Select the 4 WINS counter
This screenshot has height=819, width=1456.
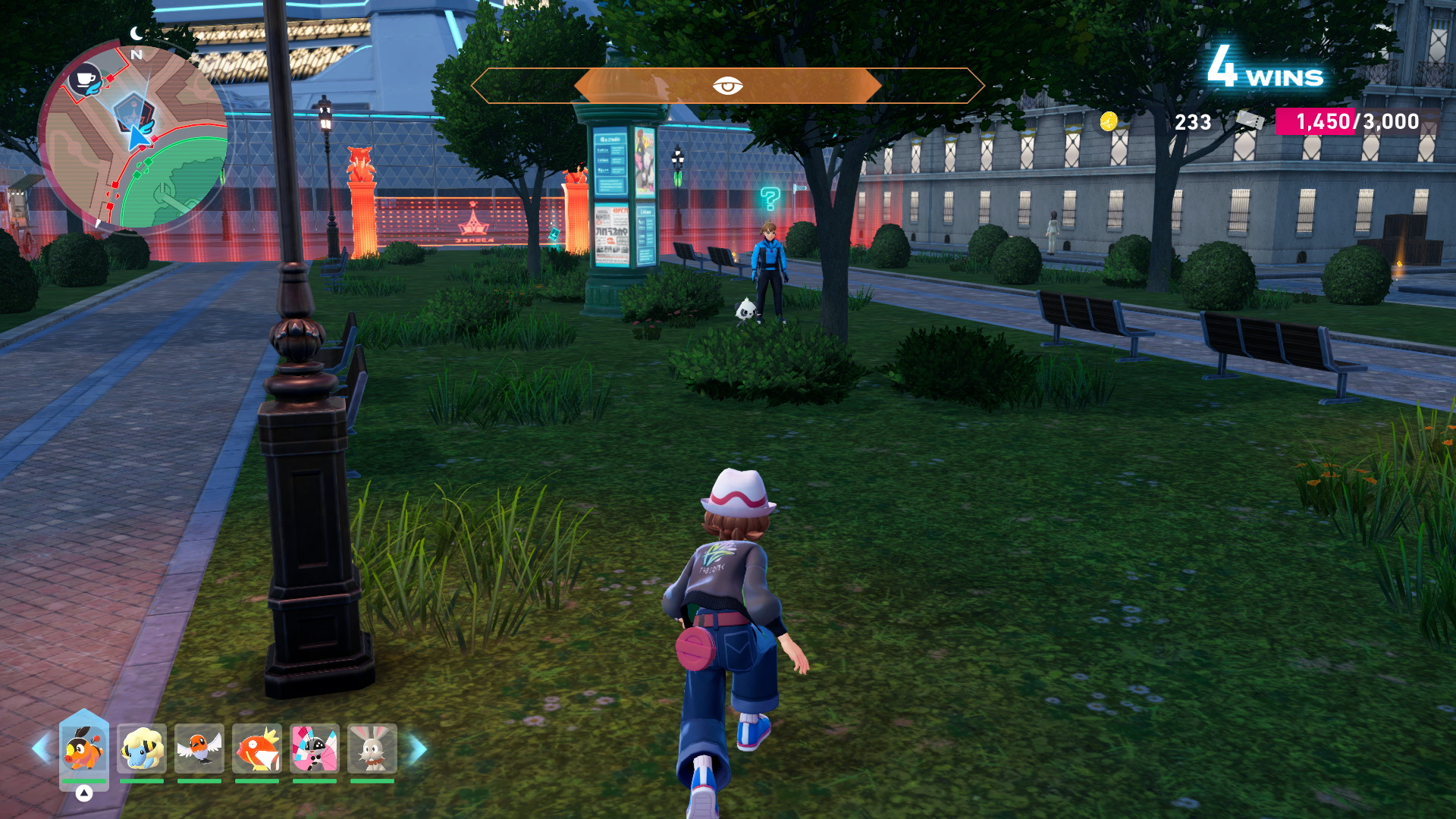pyautogui.click(x=1263, y=72)
